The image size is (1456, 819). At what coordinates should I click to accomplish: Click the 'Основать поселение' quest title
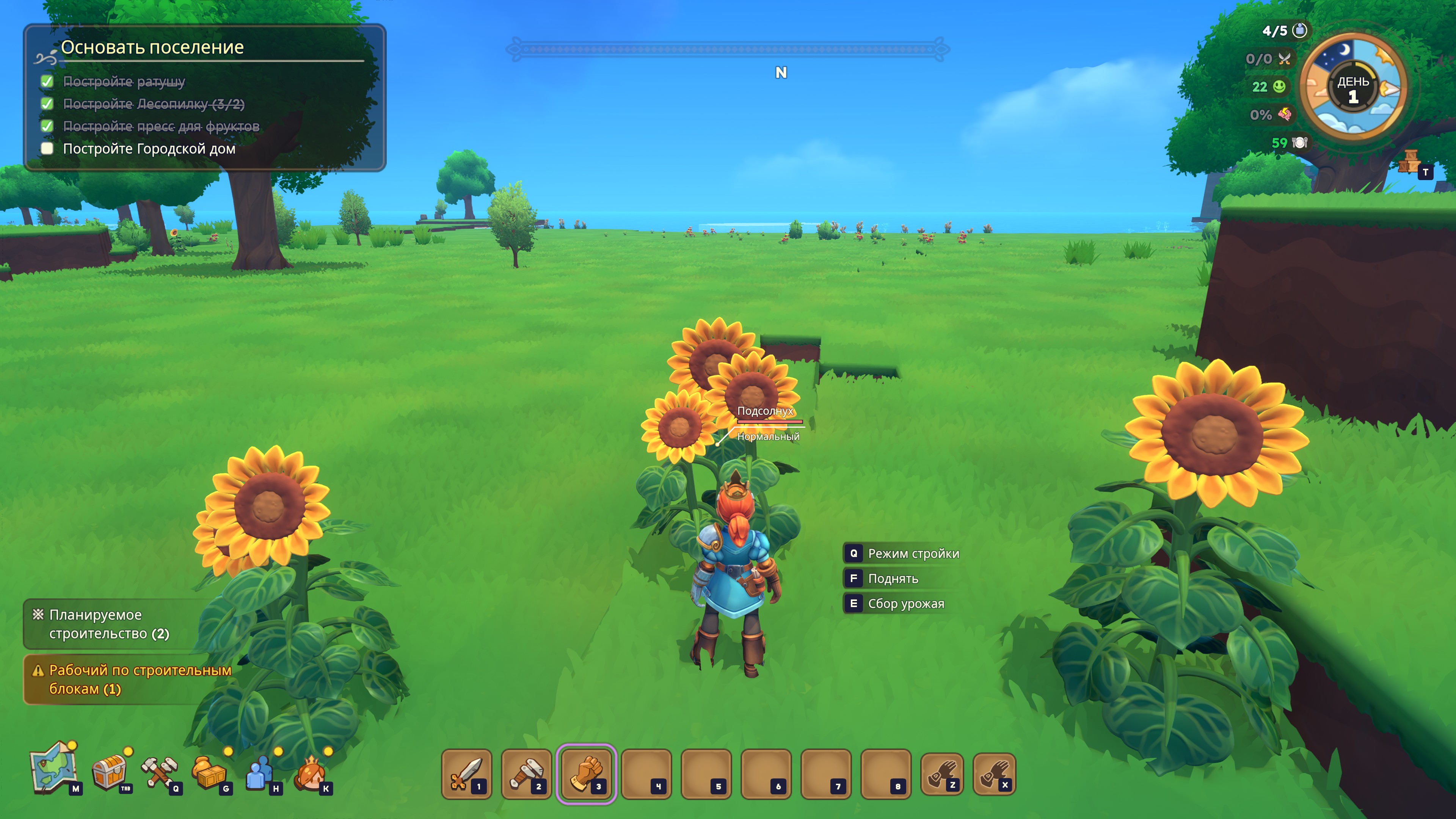pos(152,47)
